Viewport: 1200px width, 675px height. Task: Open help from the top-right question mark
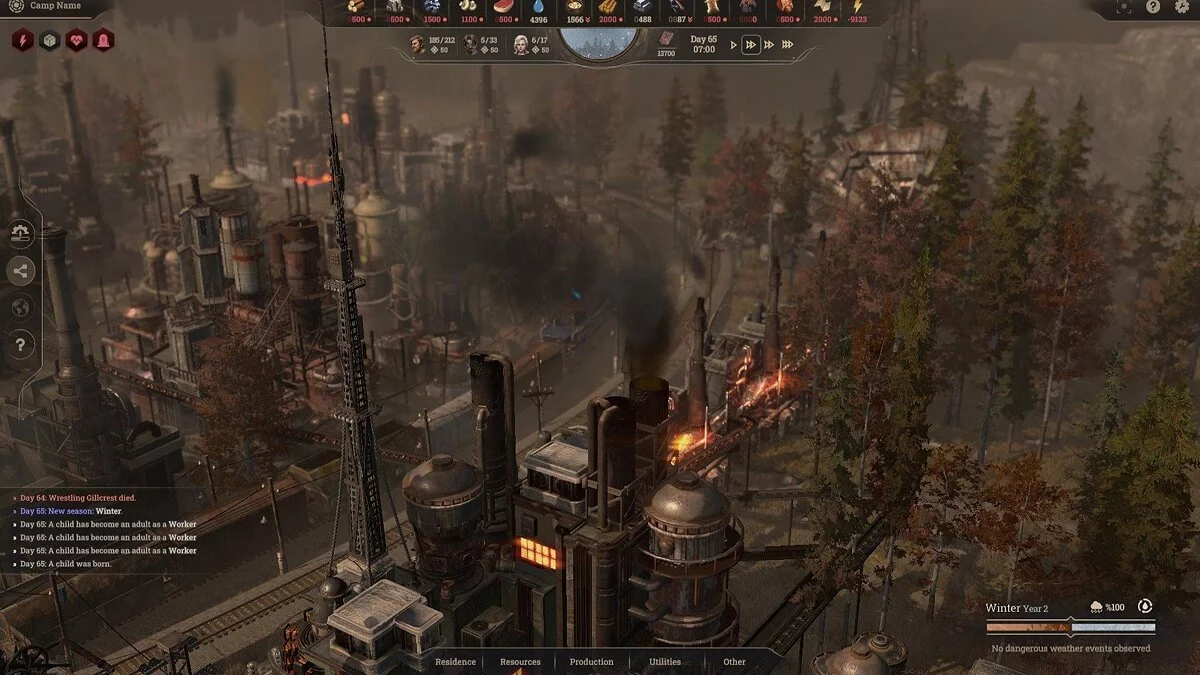1152,7
